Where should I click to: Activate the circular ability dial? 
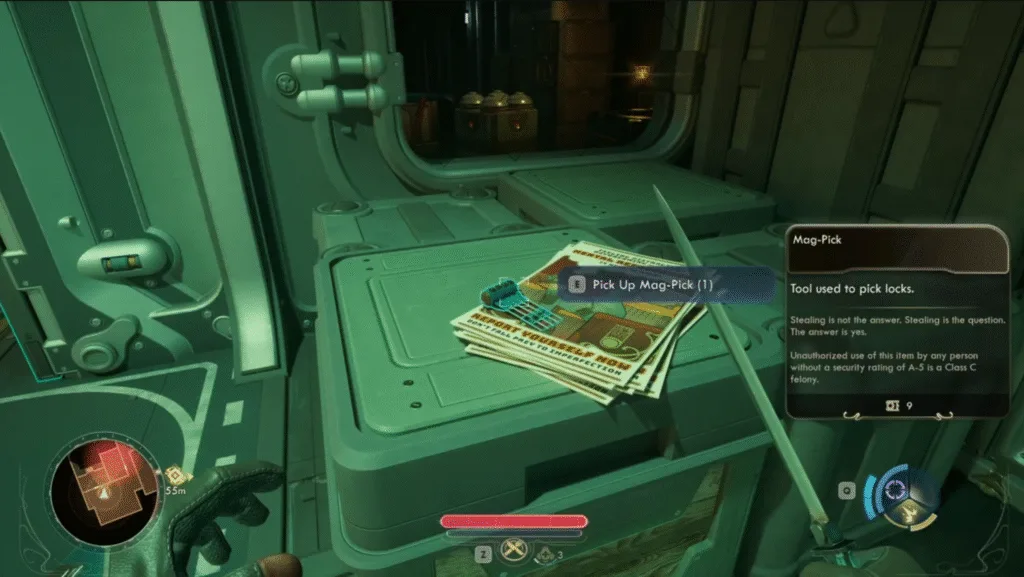point(896,490)
